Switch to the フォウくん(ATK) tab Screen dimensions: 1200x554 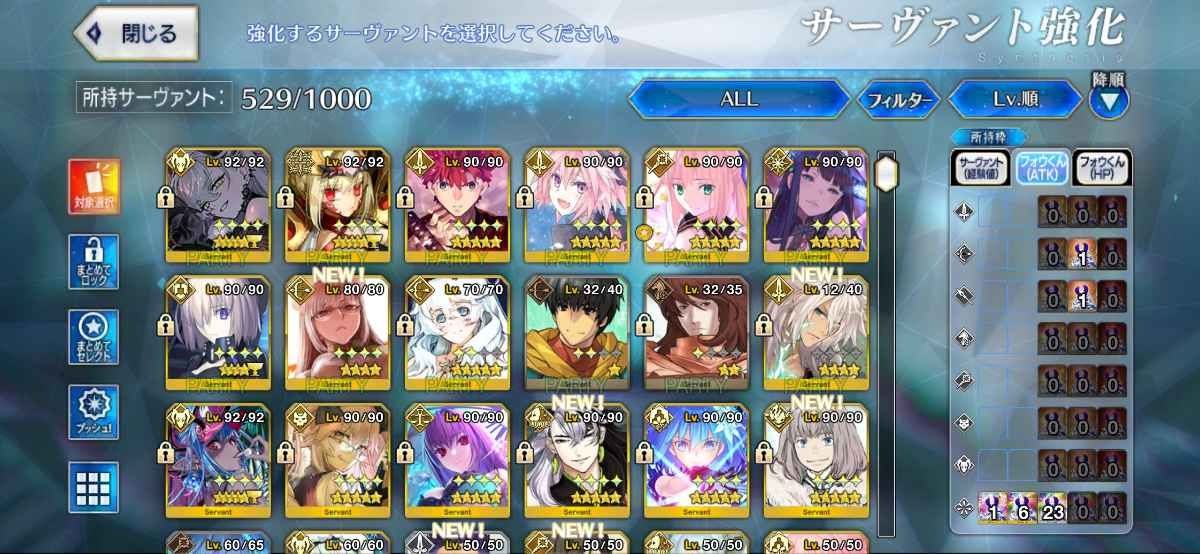[1040, 167]
